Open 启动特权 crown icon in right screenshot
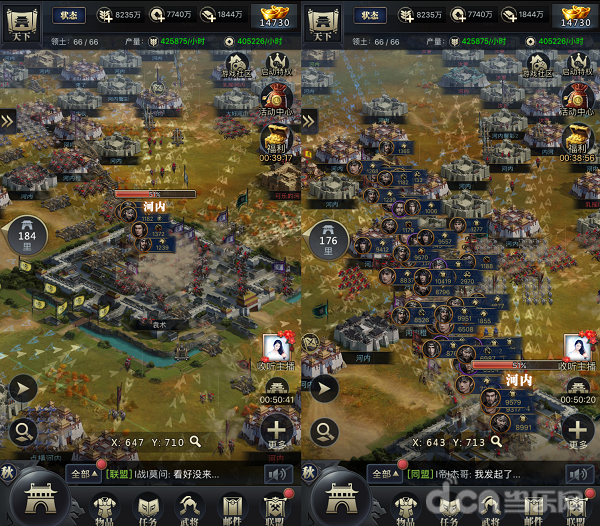Viewport: 600px width, 526px height. [x=578, y=65]
